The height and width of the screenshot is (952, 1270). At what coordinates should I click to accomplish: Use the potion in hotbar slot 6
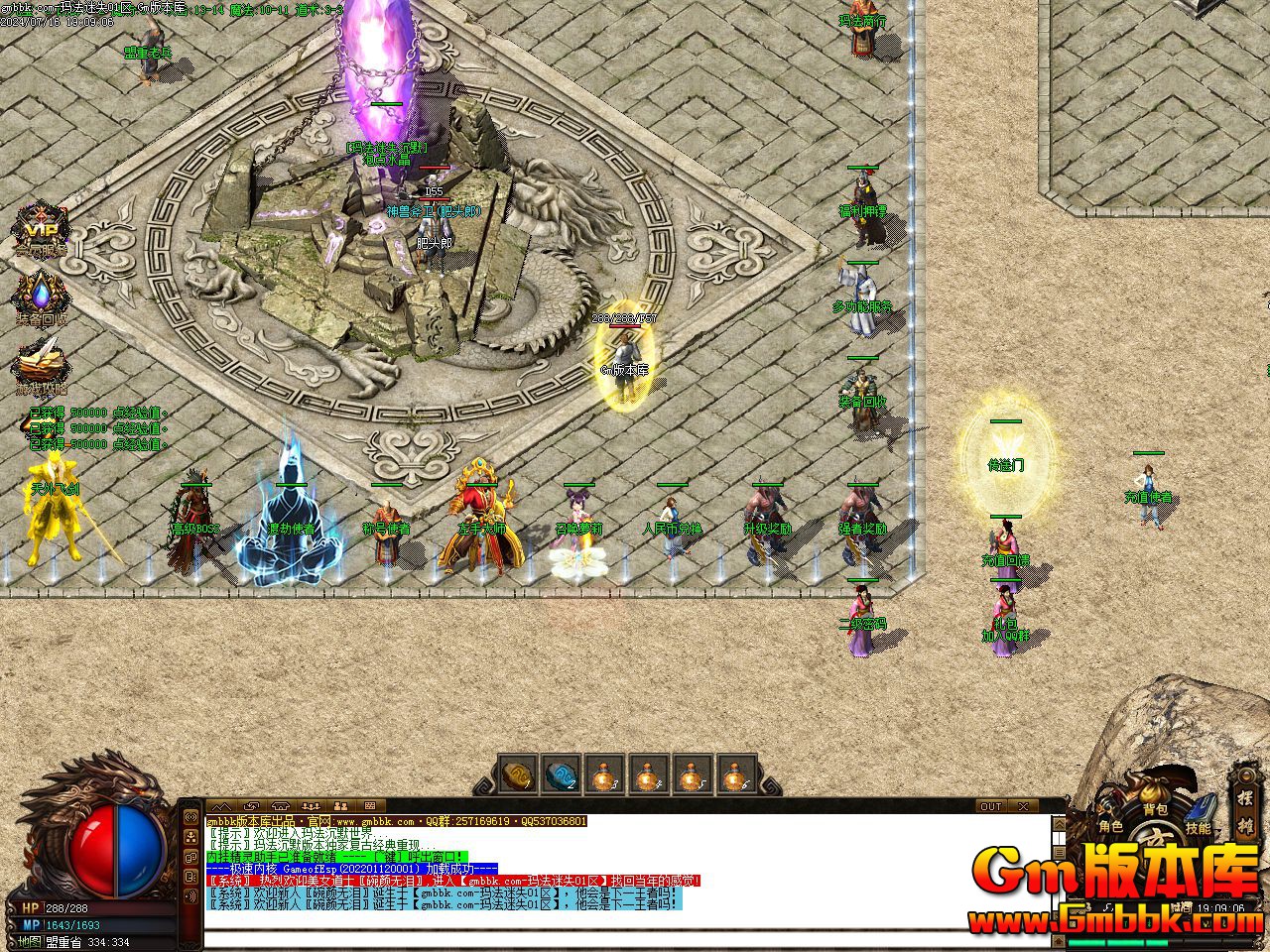(x=735, y=774)
